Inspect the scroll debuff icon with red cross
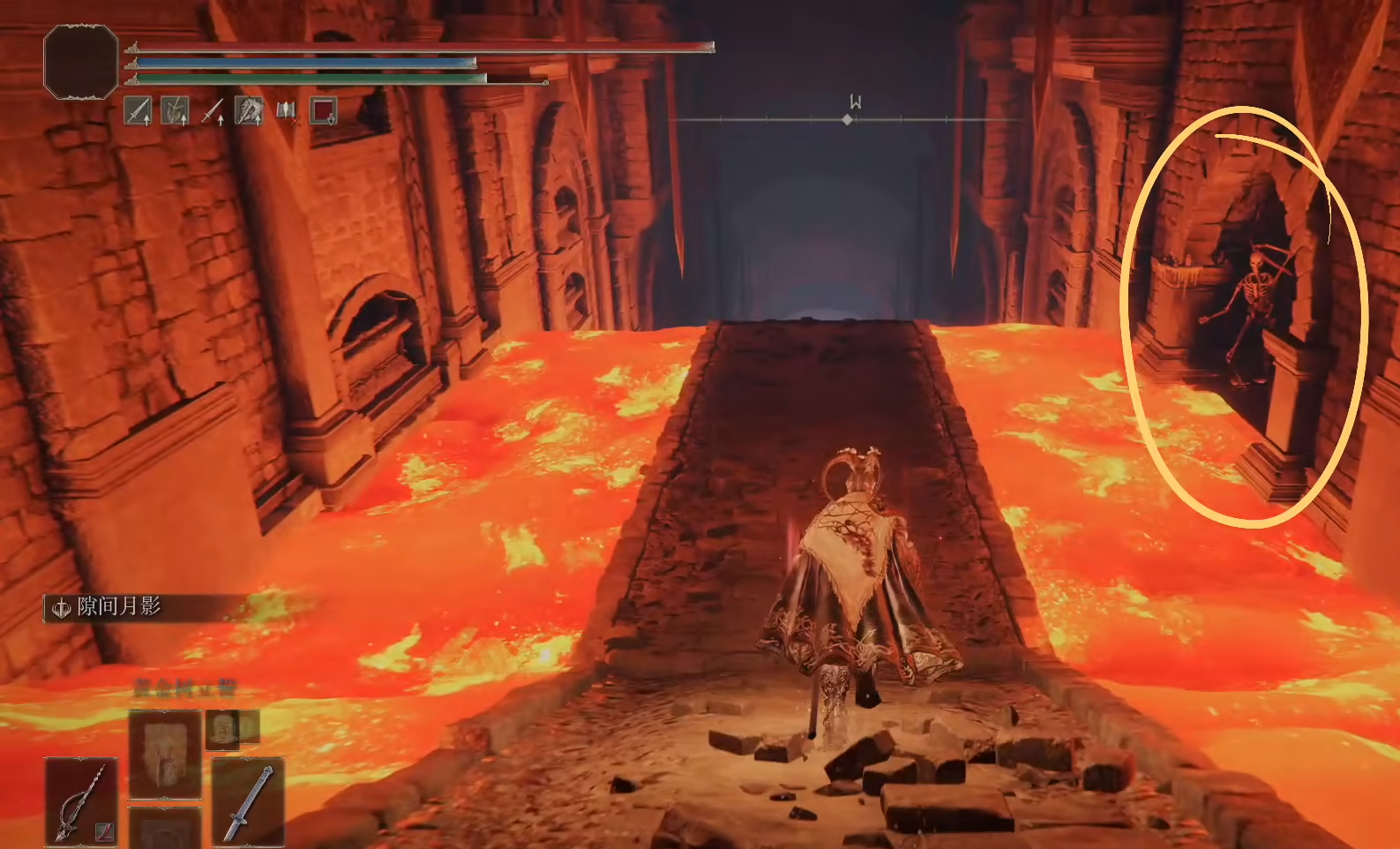The width and height of the screenshot is (1400, 849). (x=286, y=111)
